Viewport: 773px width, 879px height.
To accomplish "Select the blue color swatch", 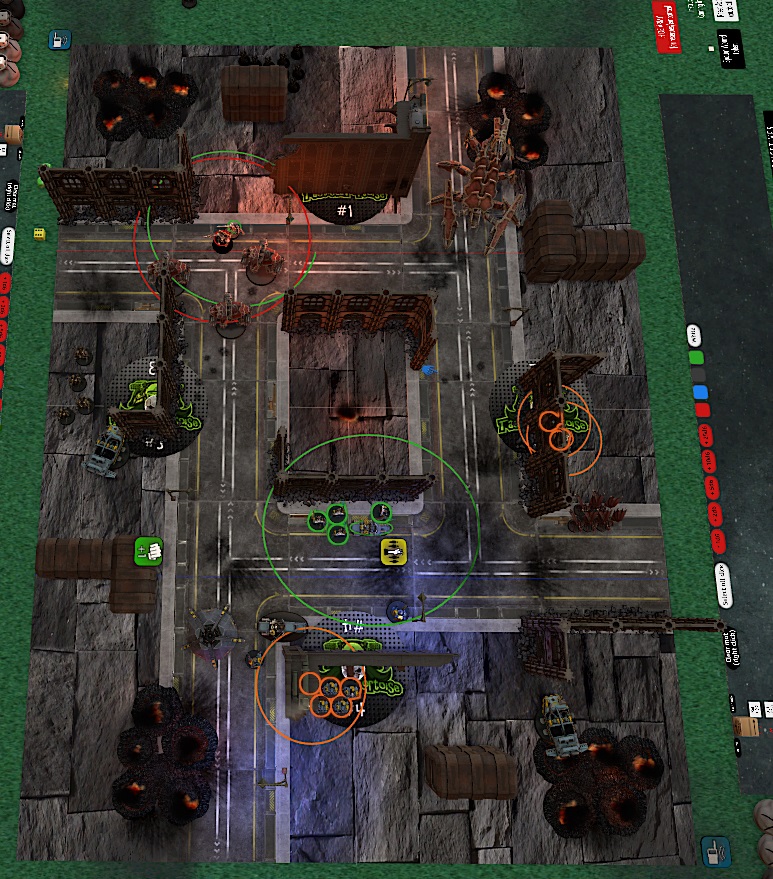I will [x=700, y=391].
